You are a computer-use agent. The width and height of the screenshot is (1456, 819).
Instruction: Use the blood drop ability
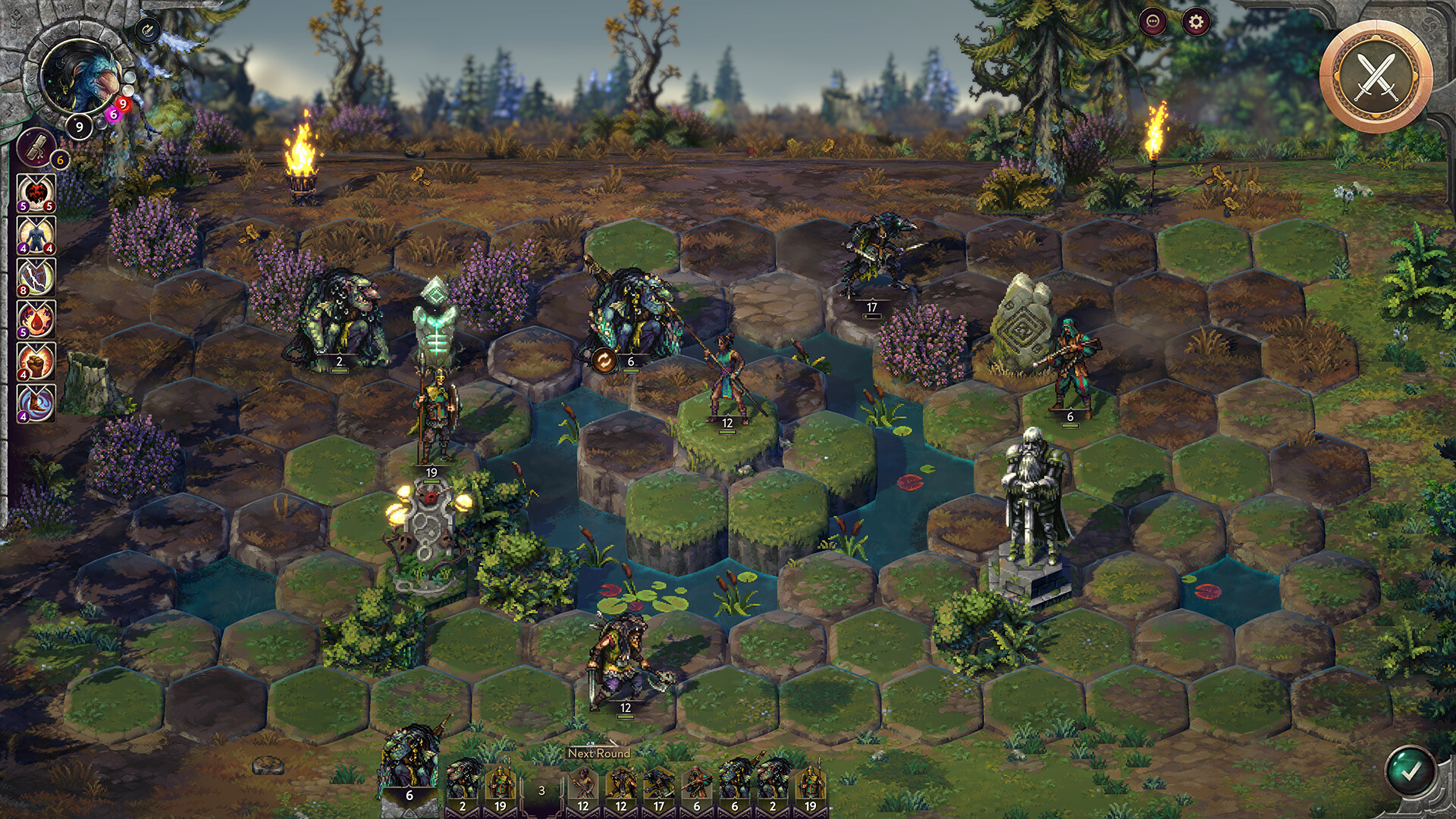pyautogui.click(x=35, y=318)
